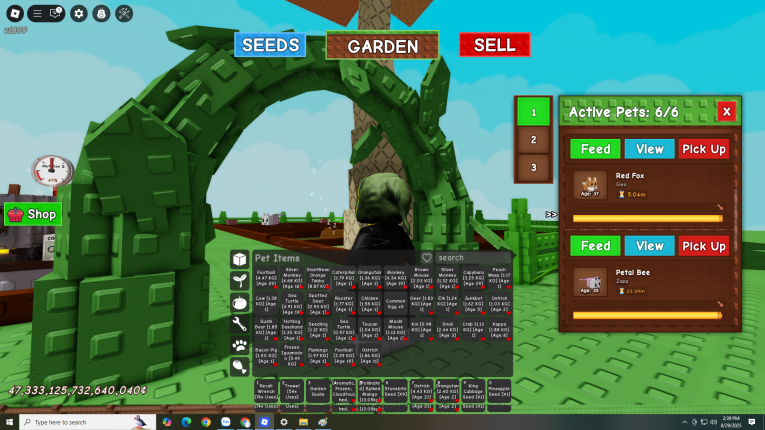Show the paw print pets category

pos(240,345)
